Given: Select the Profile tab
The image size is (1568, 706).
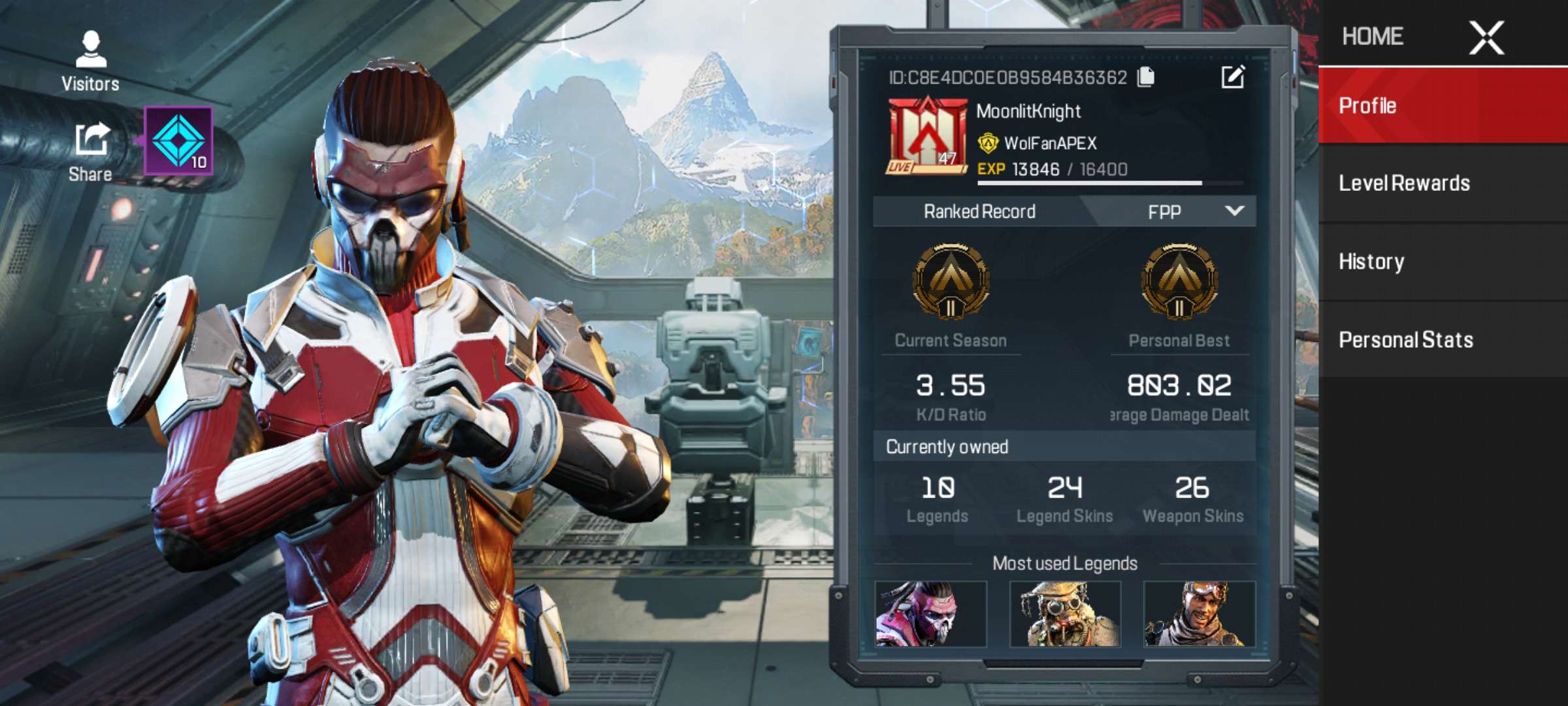Looking at the screenshot, I should click(x=1443, y=106).
